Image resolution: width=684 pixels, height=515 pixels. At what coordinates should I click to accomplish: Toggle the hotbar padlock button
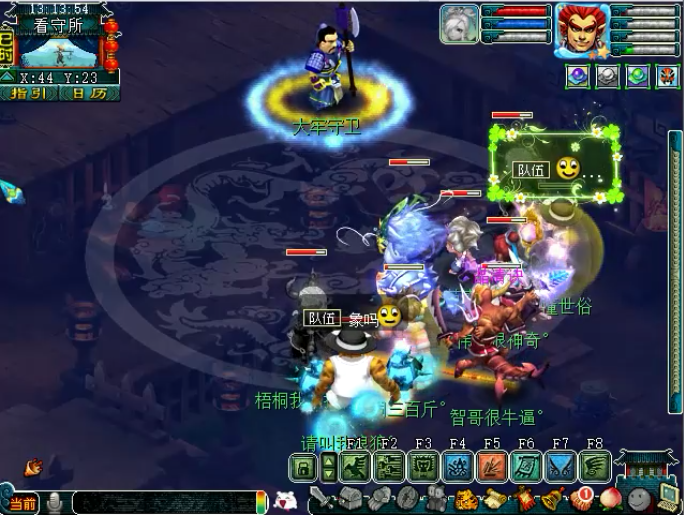(302, 466)
